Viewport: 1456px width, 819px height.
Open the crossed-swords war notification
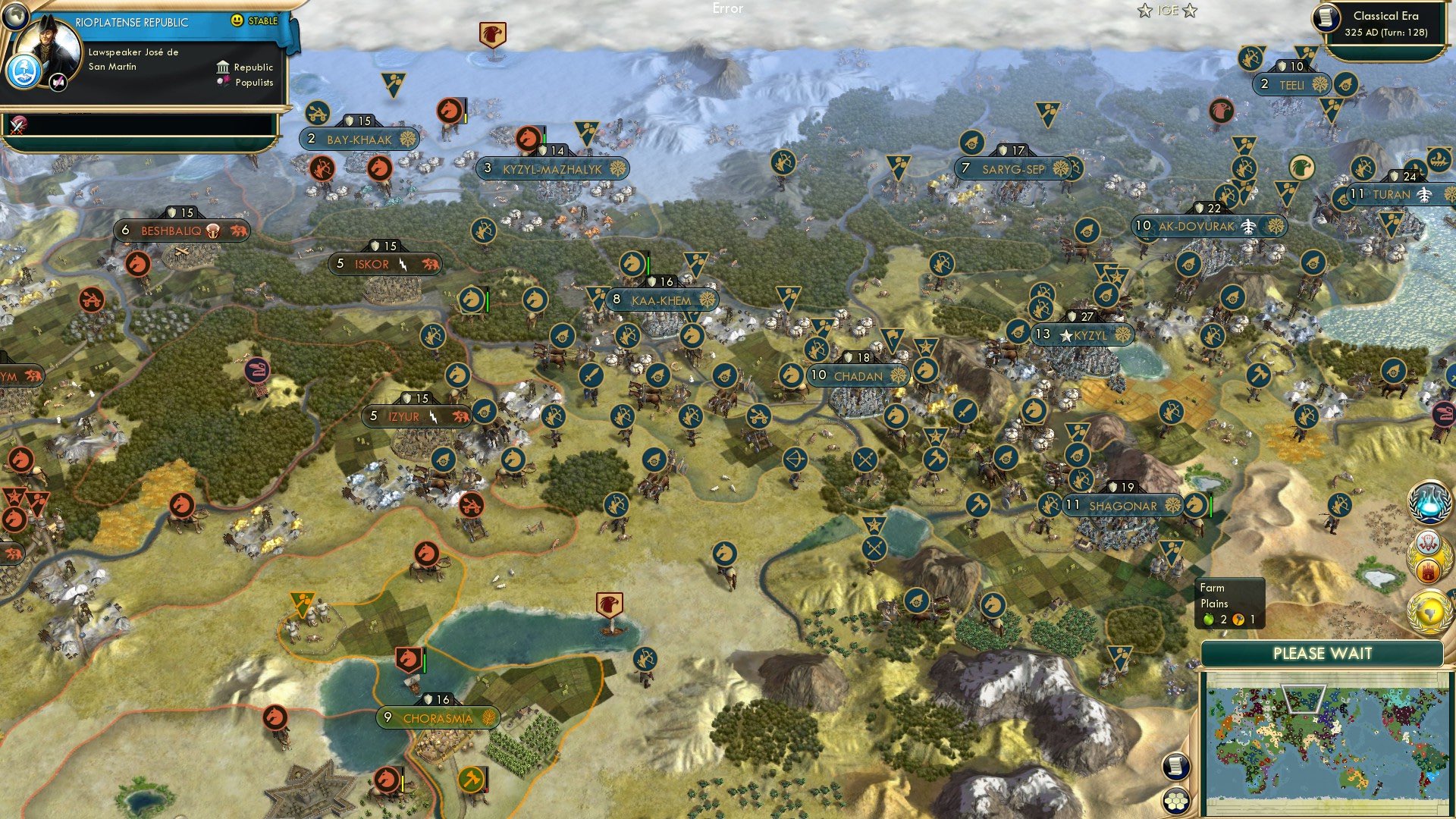(17, 124)
